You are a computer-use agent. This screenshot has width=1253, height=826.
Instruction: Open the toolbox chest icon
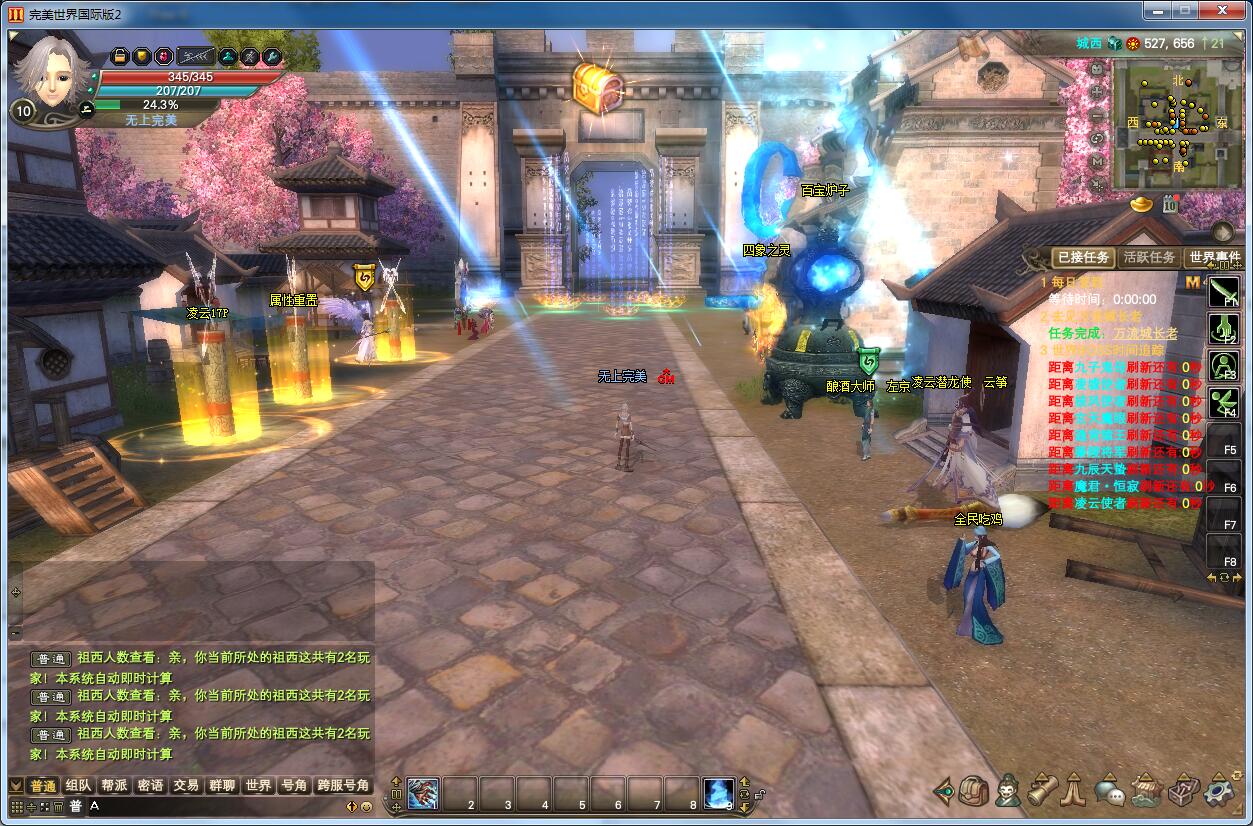(x=1183, y=791)
